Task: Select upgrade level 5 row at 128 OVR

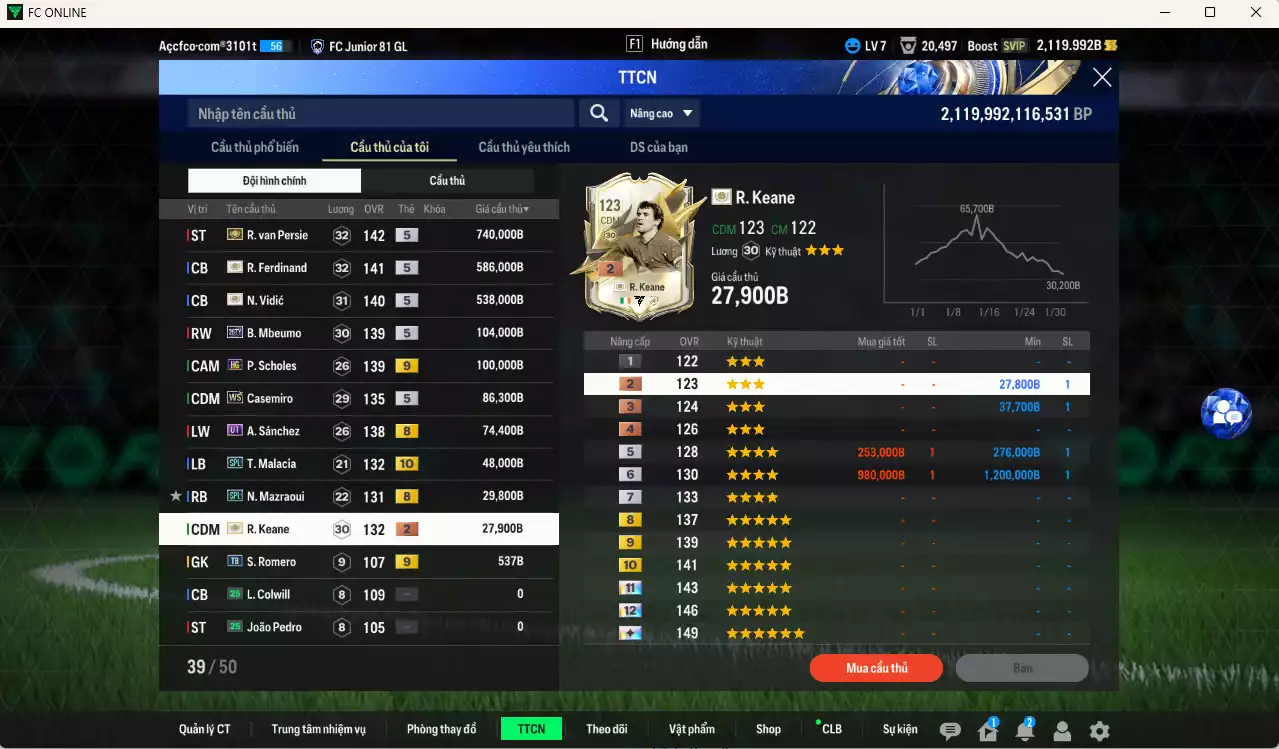Action: (x=836, y=452)
